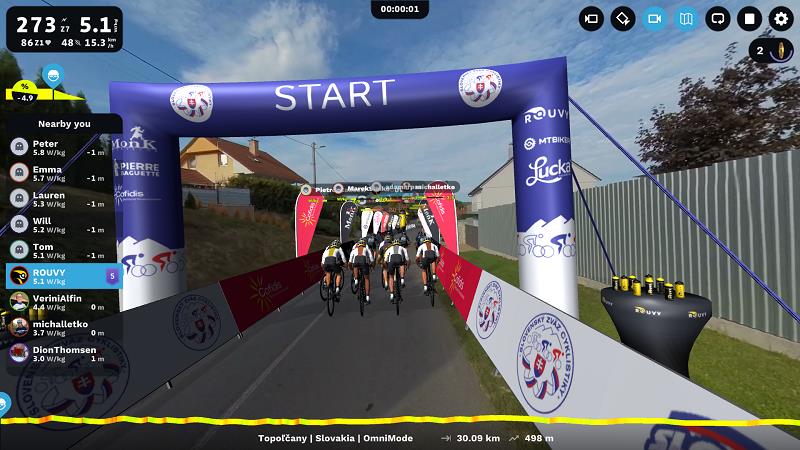Image resolution: width=800 pixels, height=450 pixels.
Task: Open the coin counter showing 2
Action: pyautogui.click(x=770, y=51)
